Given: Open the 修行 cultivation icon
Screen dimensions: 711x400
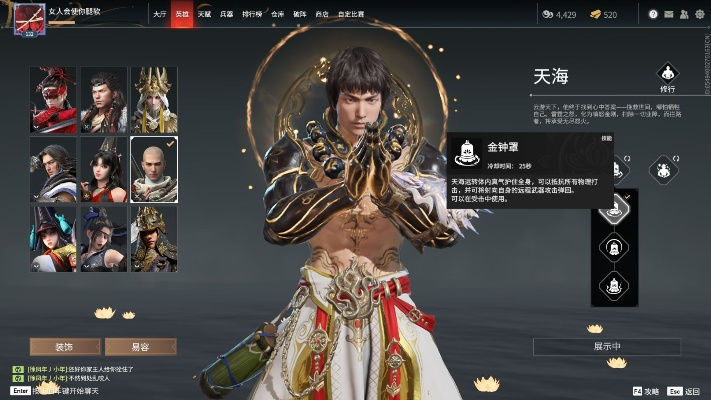Looking at the screenshot, I should [x=667, y=76].
